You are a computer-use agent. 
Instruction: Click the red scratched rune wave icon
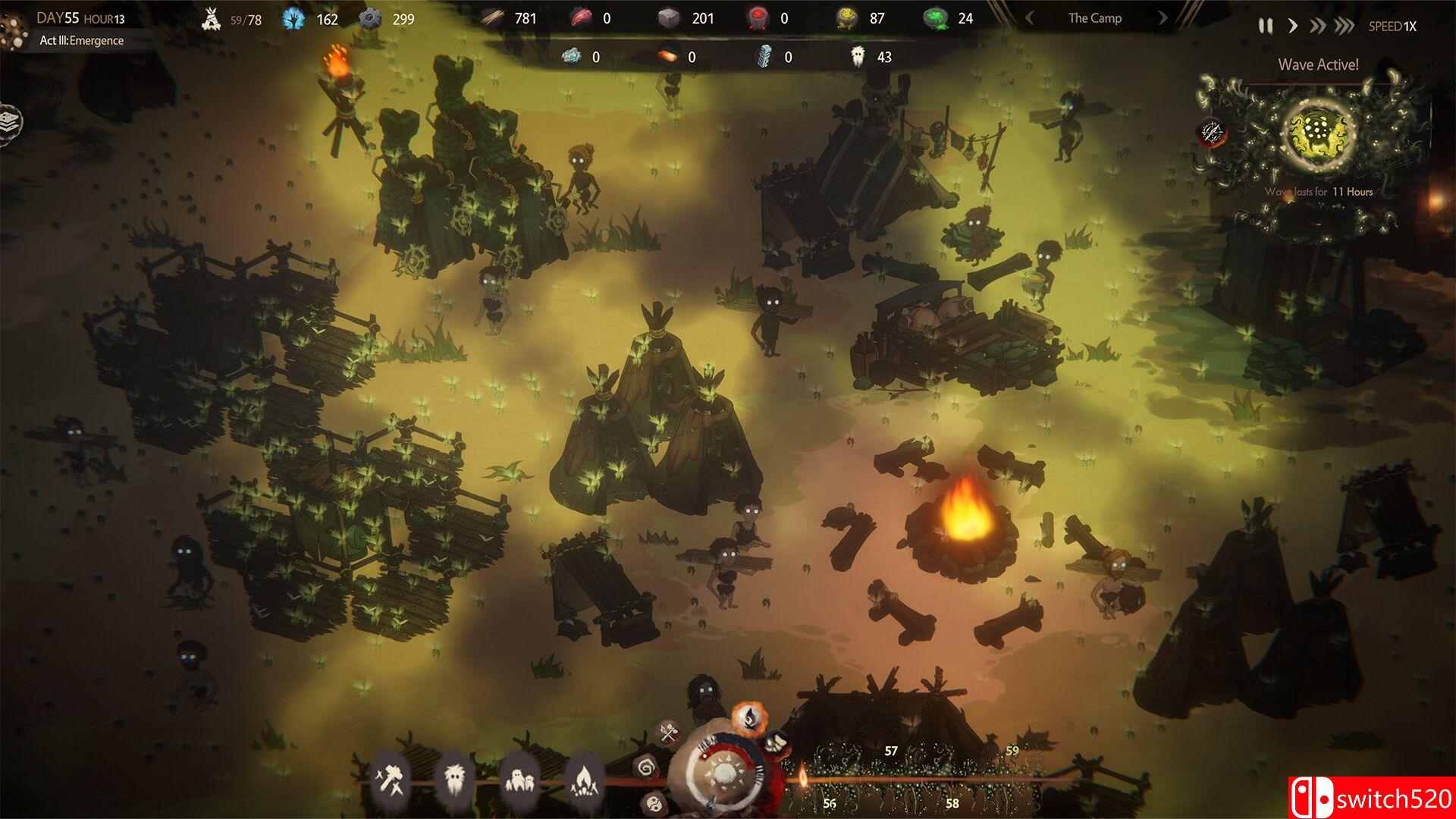tap(1212, 133)
